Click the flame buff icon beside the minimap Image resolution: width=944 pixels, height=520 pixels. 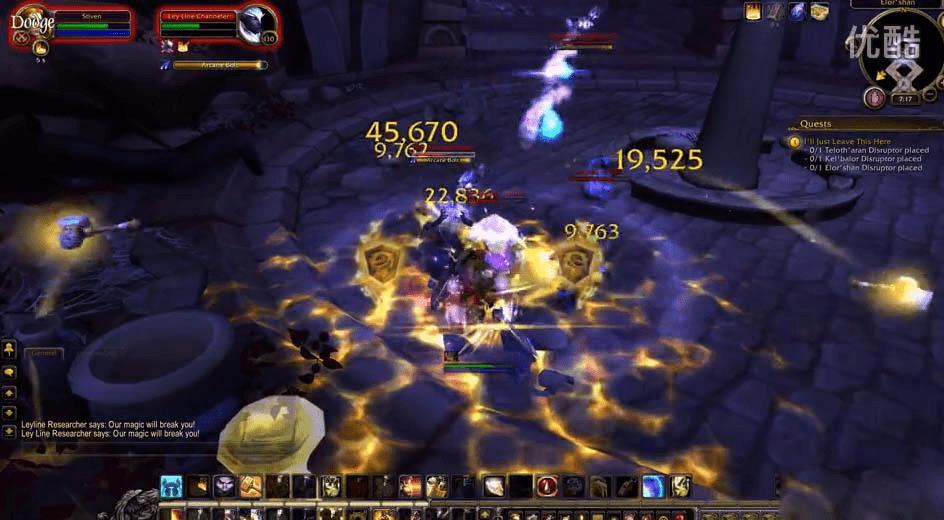coord(753,11)
